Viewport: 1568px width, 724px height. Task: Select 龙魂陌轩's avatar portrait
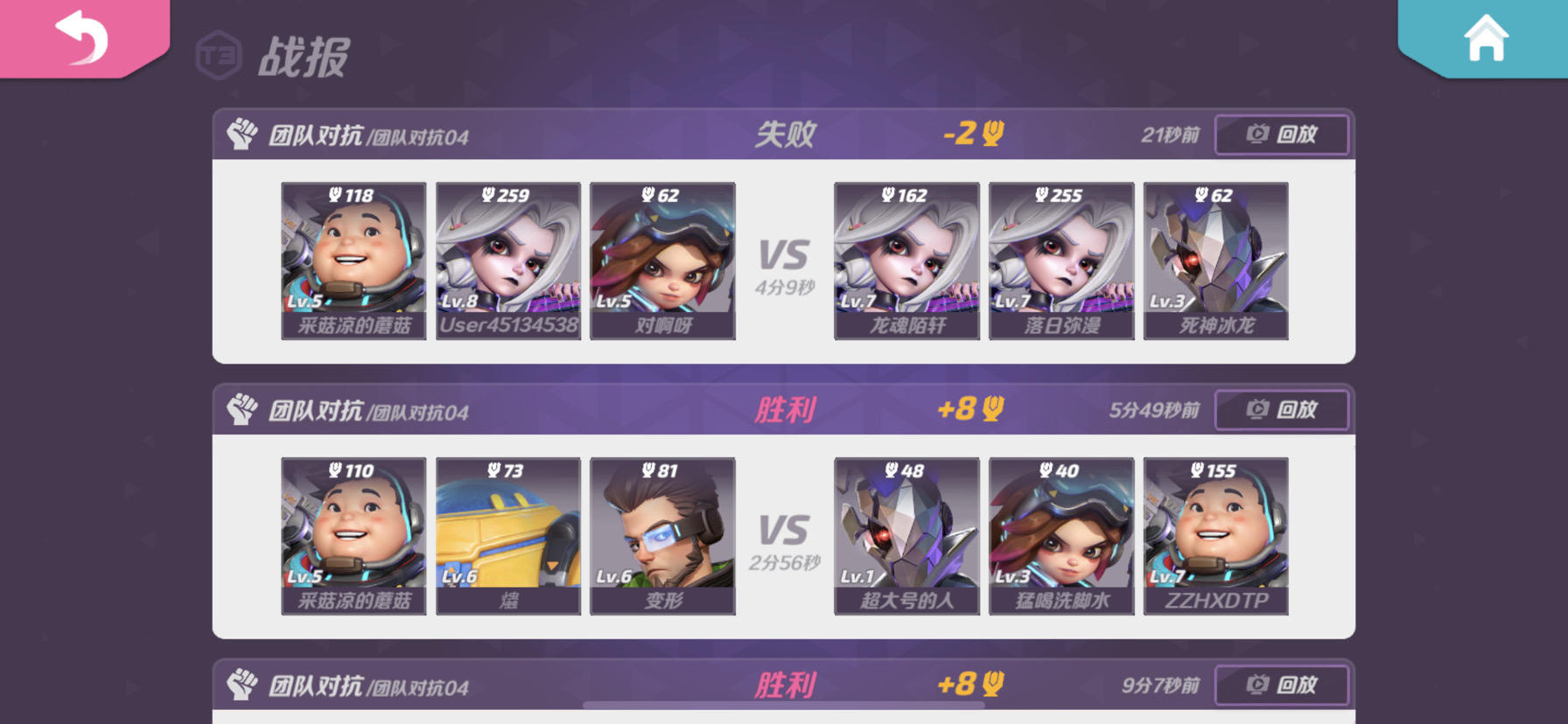[906, 259]
